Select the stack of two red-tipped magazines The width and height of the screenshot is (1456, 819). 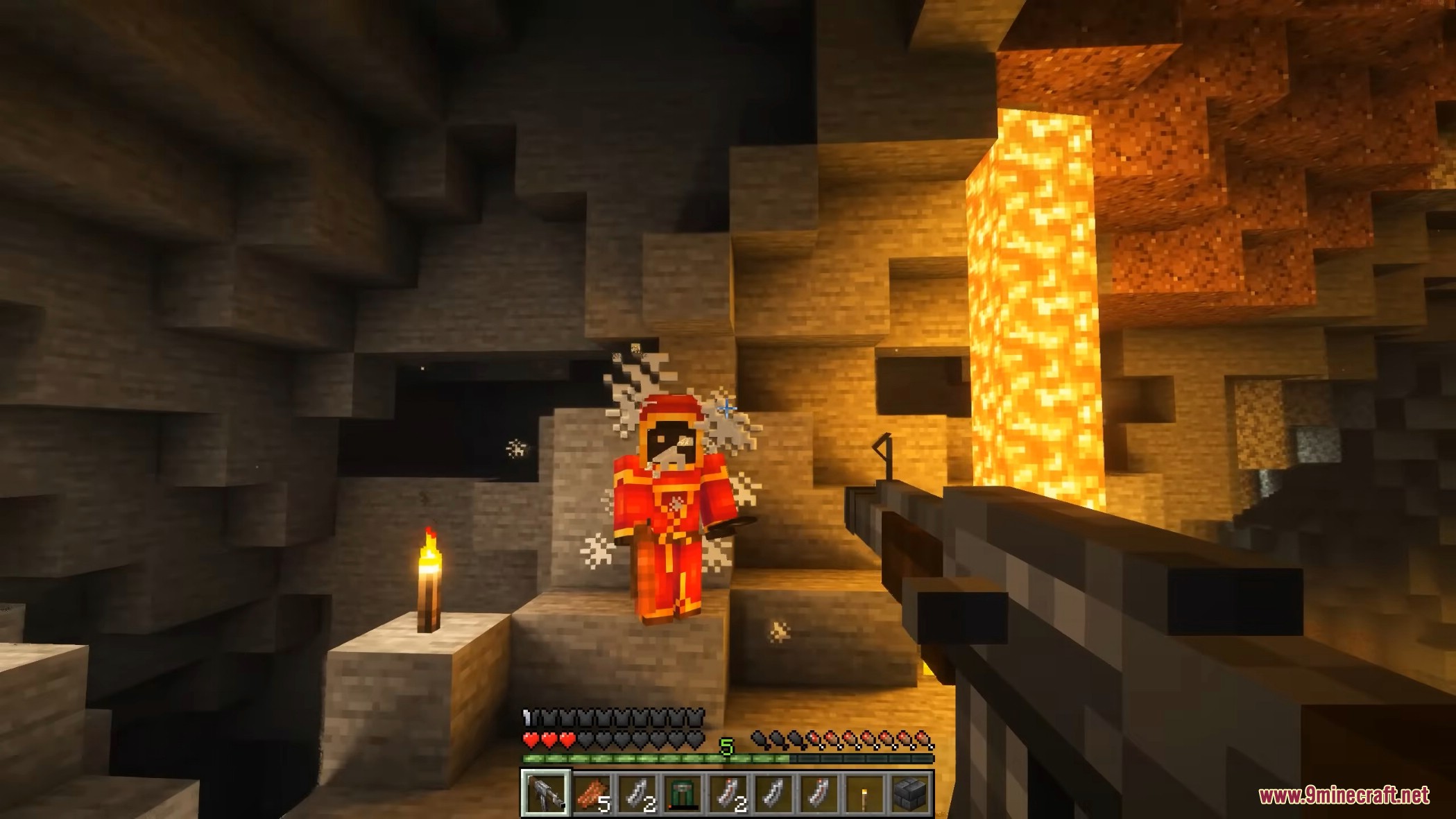[728, 793]
